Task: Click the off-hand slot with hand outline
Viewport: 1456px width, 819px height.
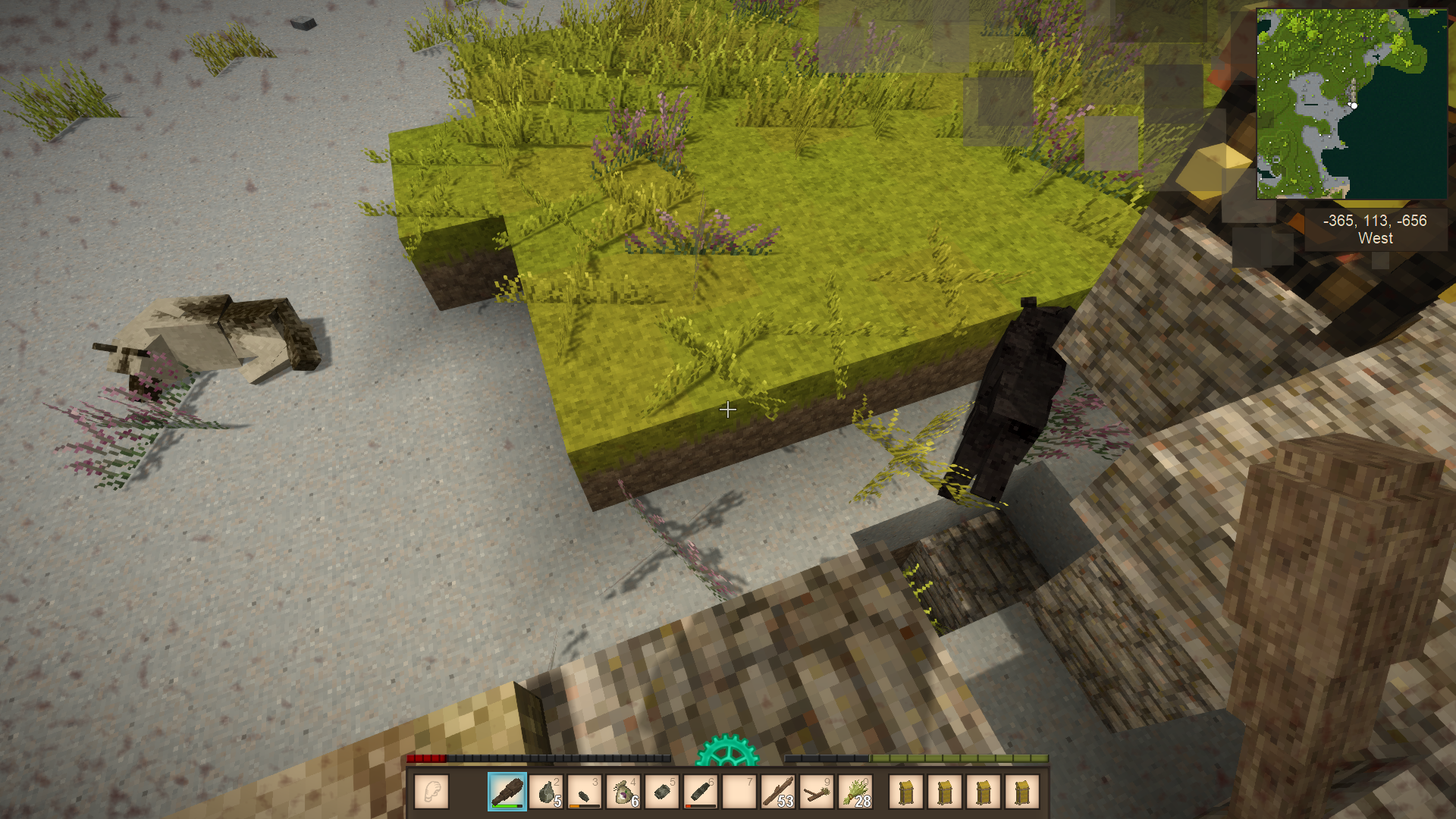Action: (431, 792)
